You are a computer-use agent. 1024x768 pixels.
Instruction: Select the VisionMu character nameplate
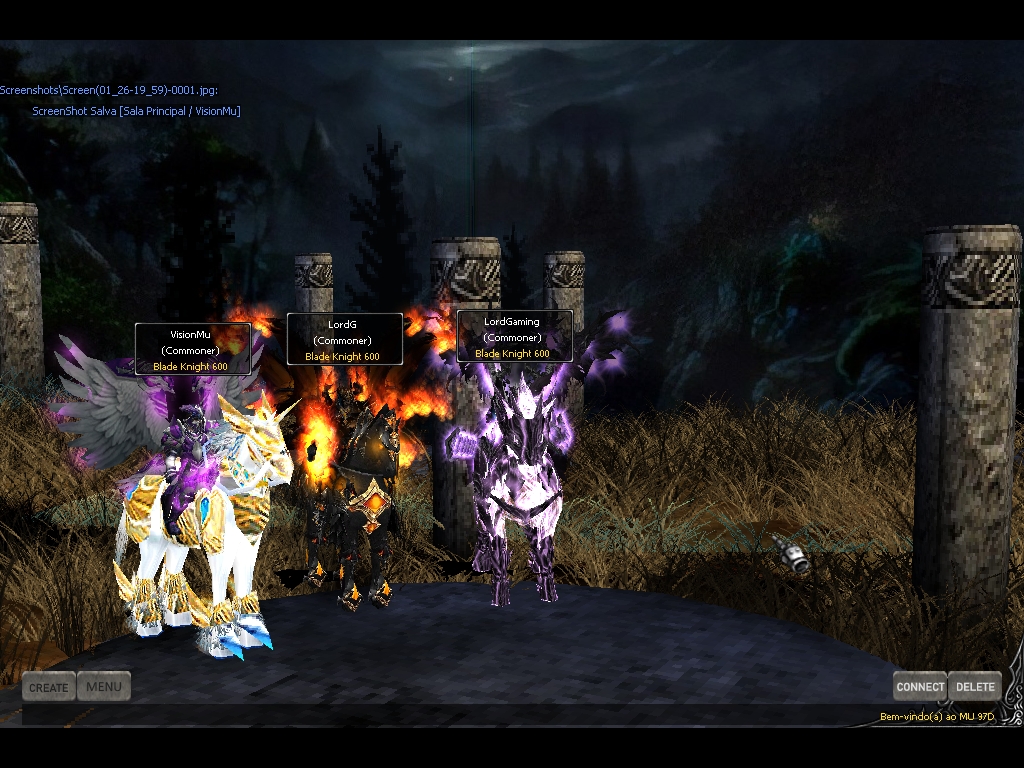pyautogui.click(x=192, y=349)
